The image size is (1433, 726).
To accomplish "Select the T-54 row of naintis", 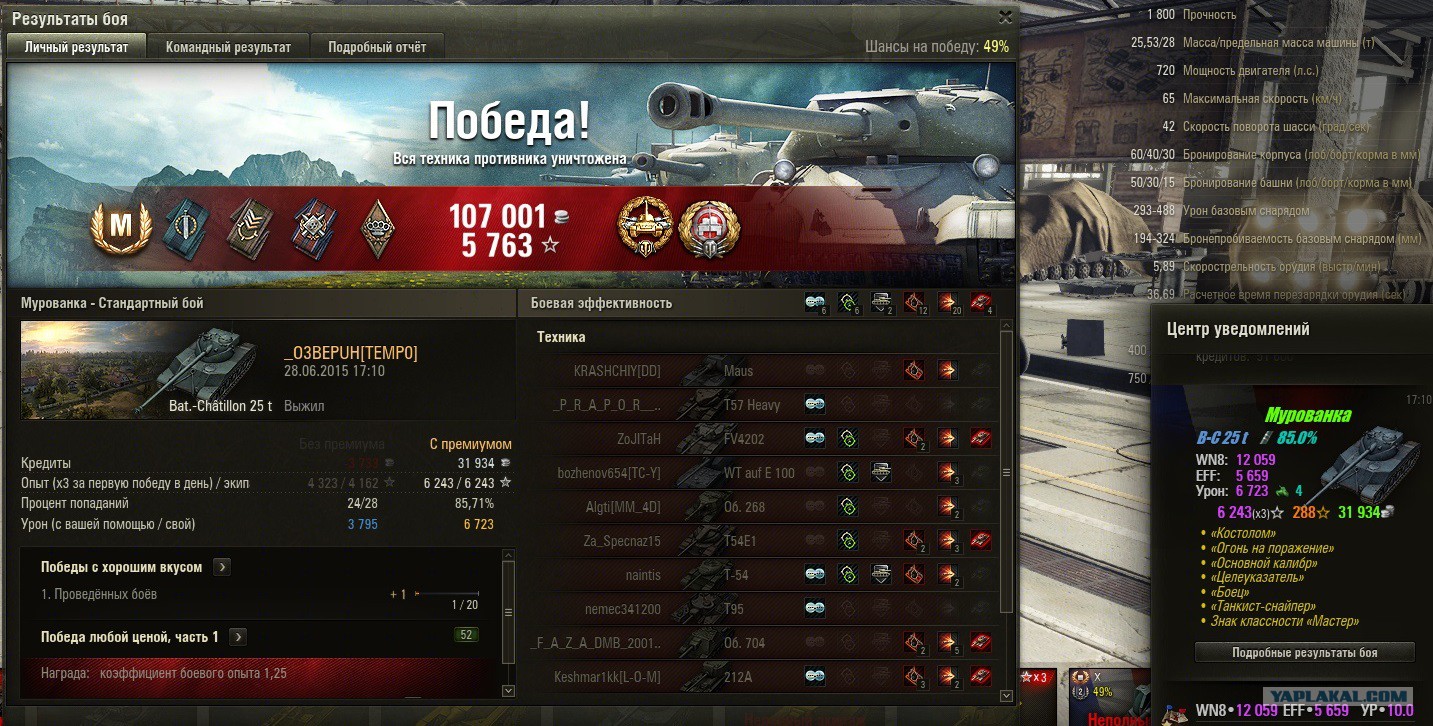I will pyautogui.click(x=760, y=575).
